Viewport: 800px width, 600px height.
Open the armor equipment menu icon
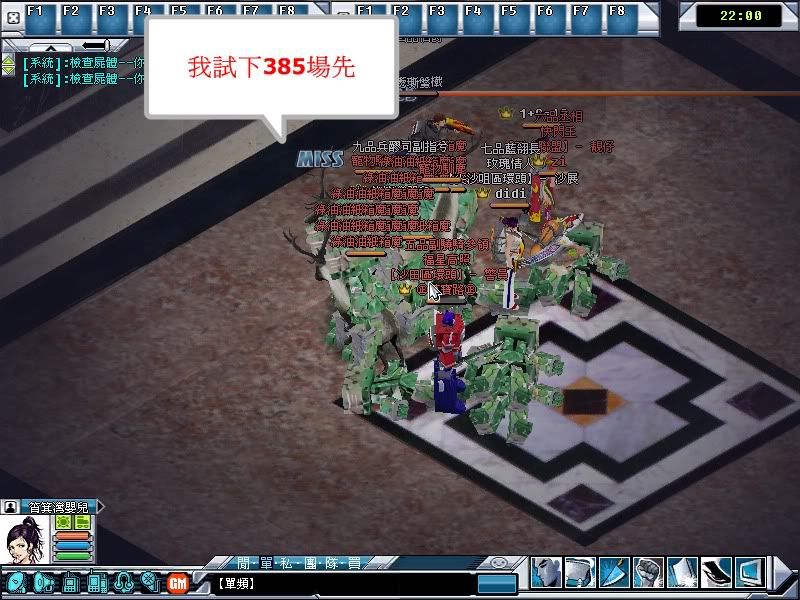click(x=581, y=571)
